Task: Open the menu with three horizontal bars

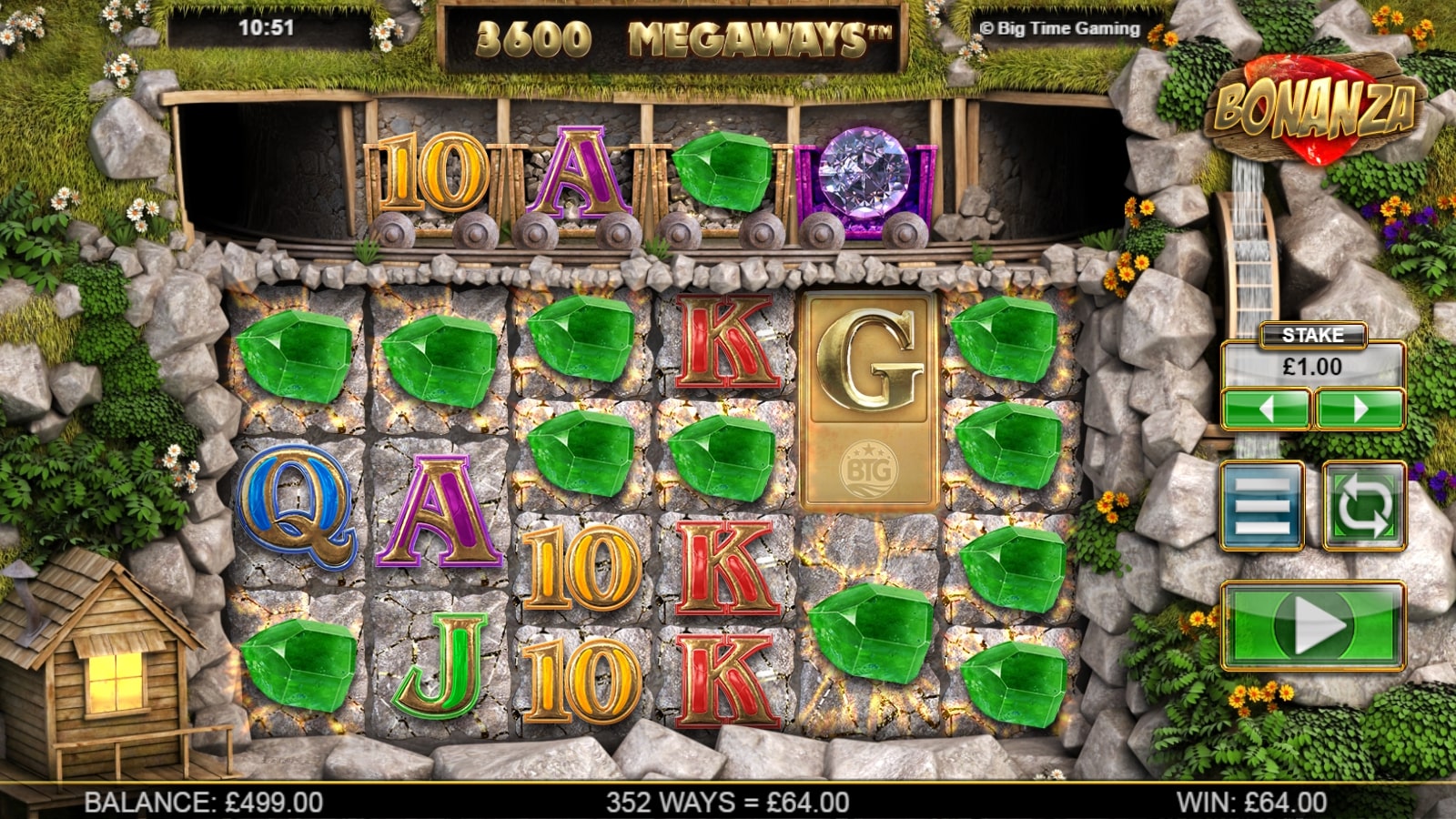Action: point(1262,505)
